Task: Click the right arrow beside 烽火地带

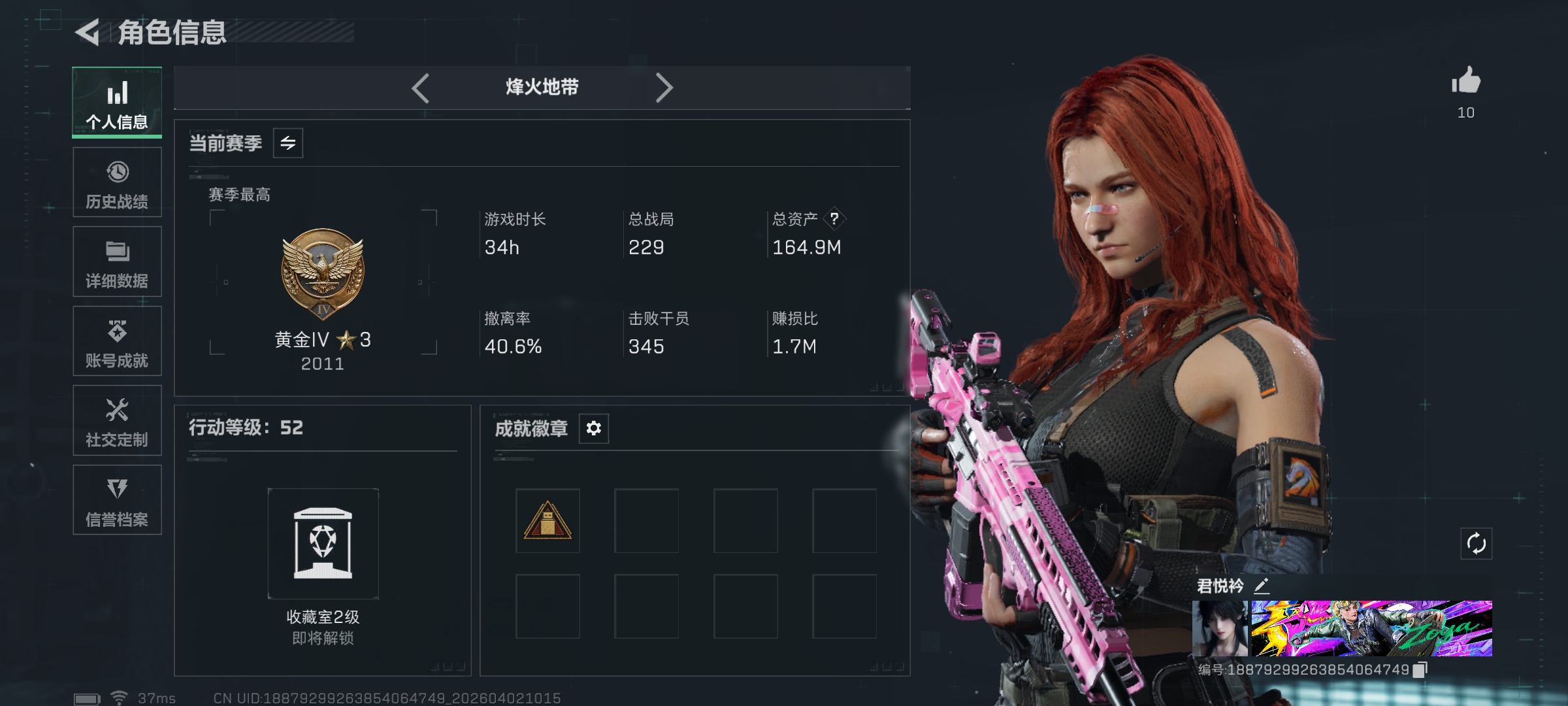Action: [x=664, y=88]
